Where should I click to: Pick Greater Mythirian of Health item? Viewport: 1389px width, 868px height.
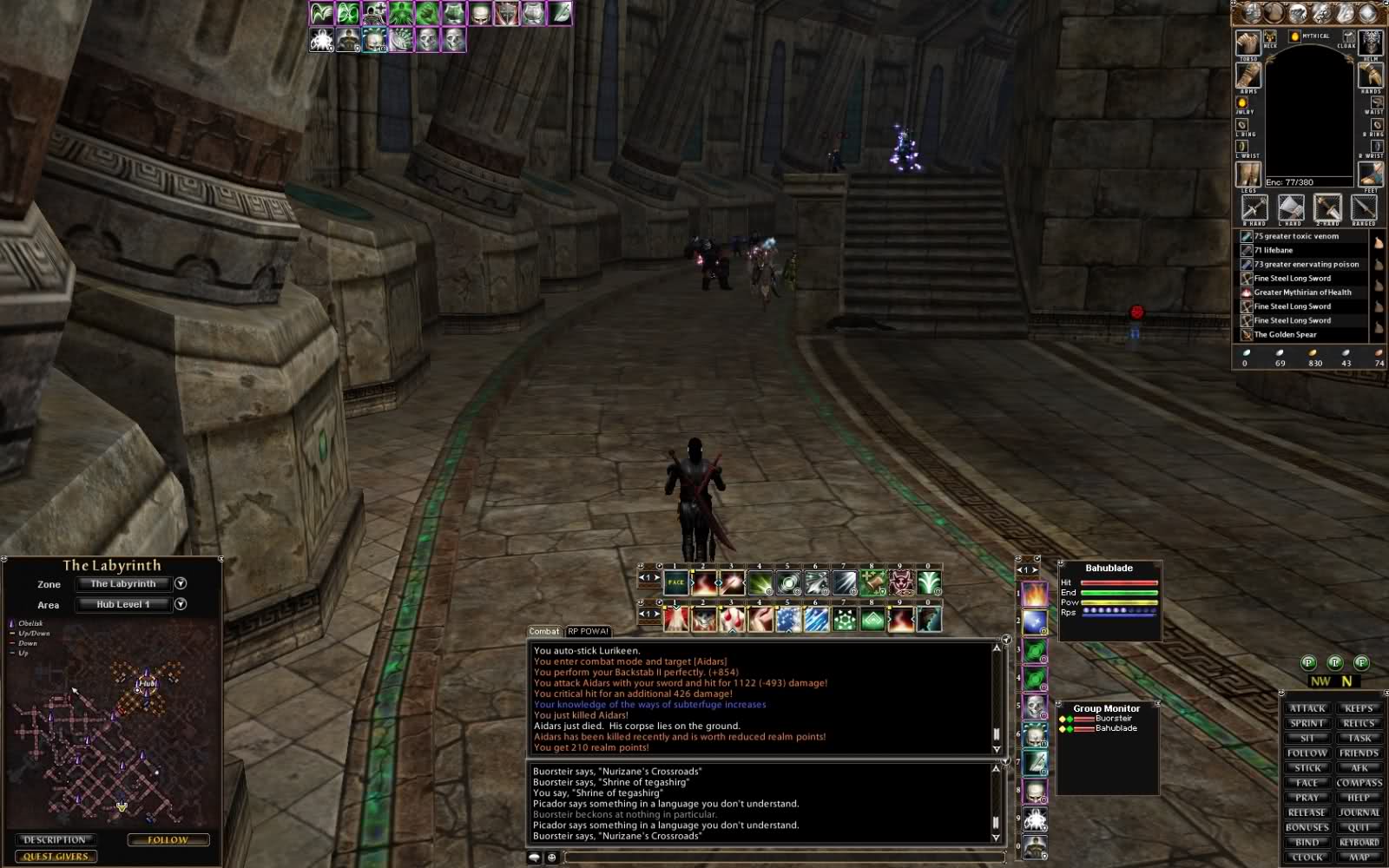point(1302,293)
